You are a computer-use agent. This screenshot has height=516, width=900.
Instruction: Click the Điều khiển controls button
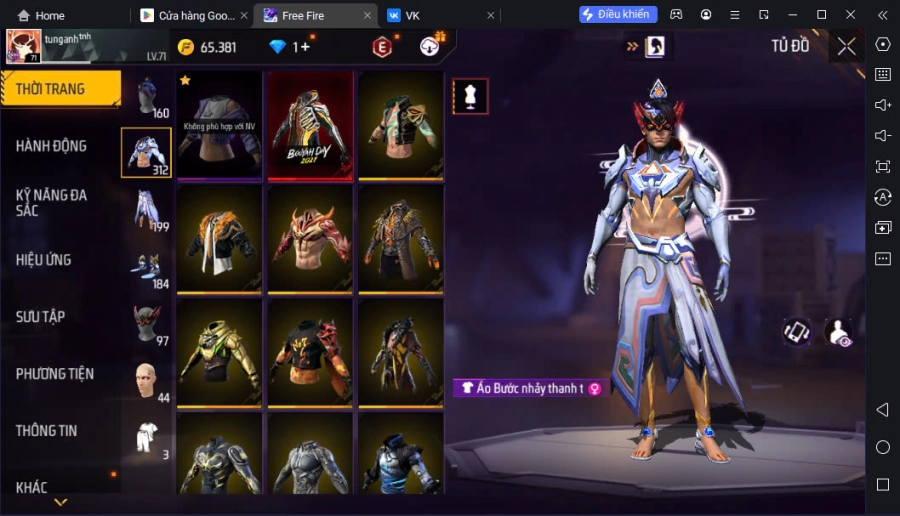pos(617,15)
